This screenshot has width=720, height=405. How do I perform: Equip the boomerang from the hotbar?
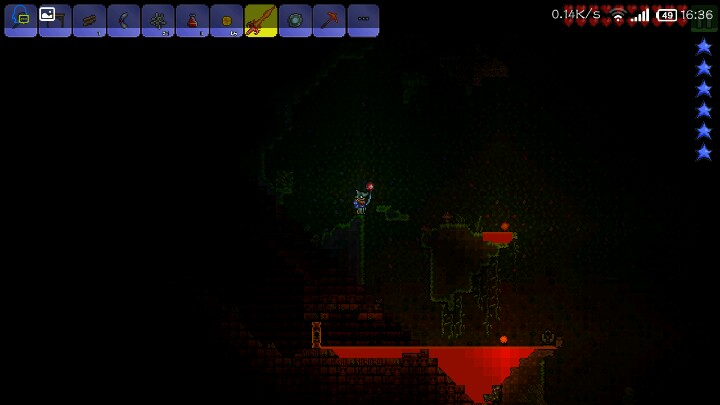point(124,20)
